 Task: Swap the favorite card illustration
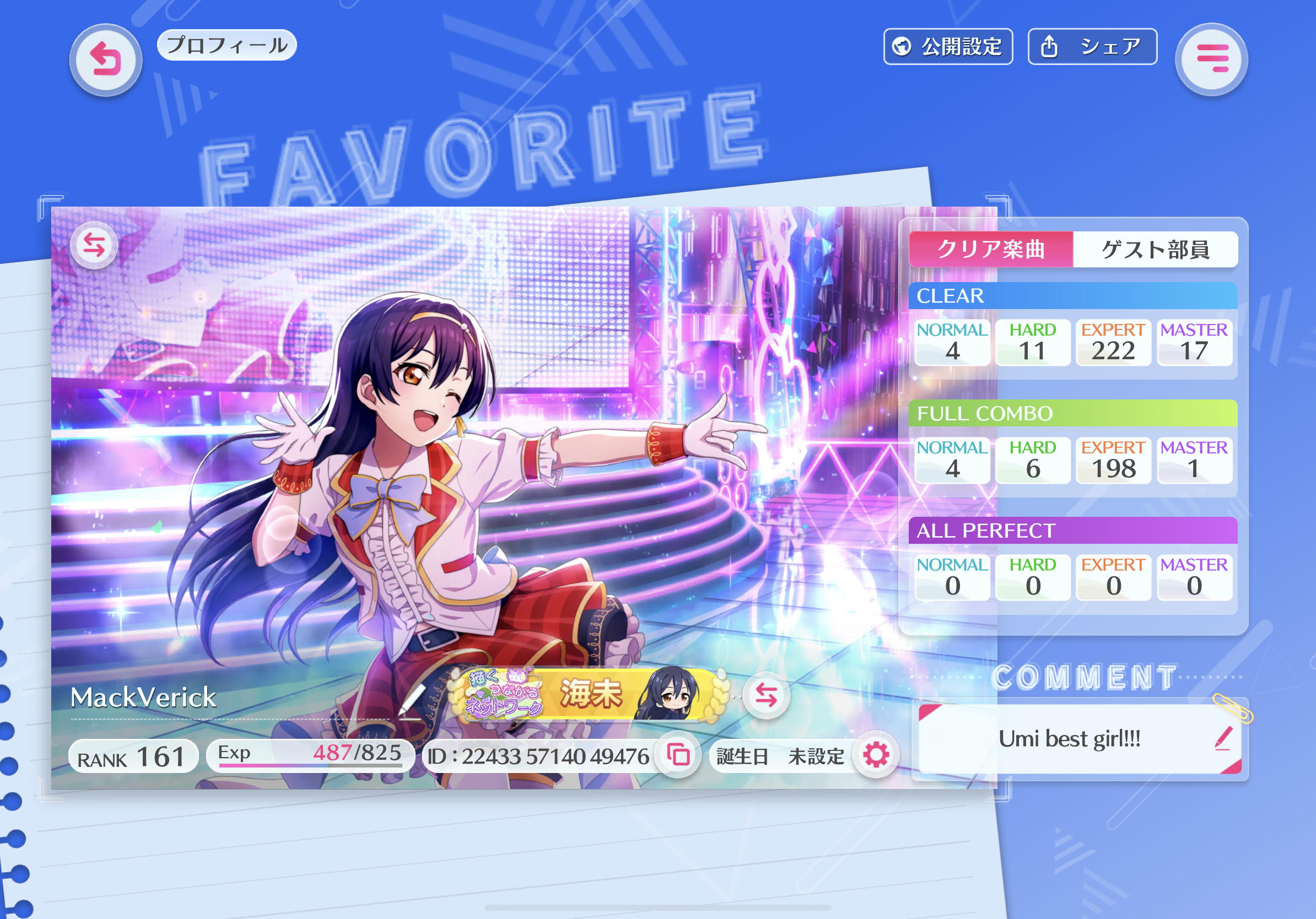pos(94,245)
